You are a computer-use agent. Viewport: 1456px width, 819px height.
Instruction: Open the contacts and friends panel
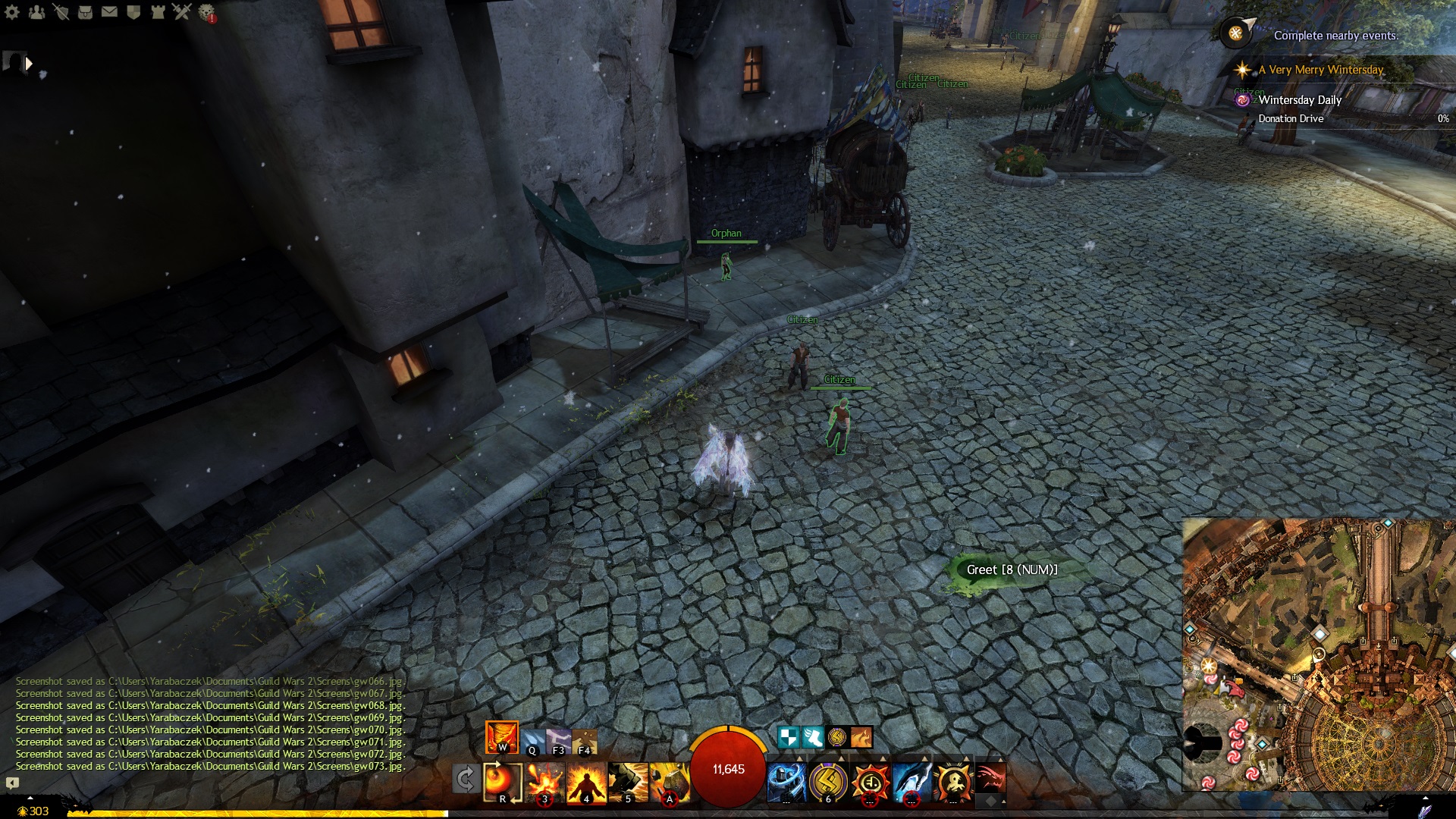(36, 11)
